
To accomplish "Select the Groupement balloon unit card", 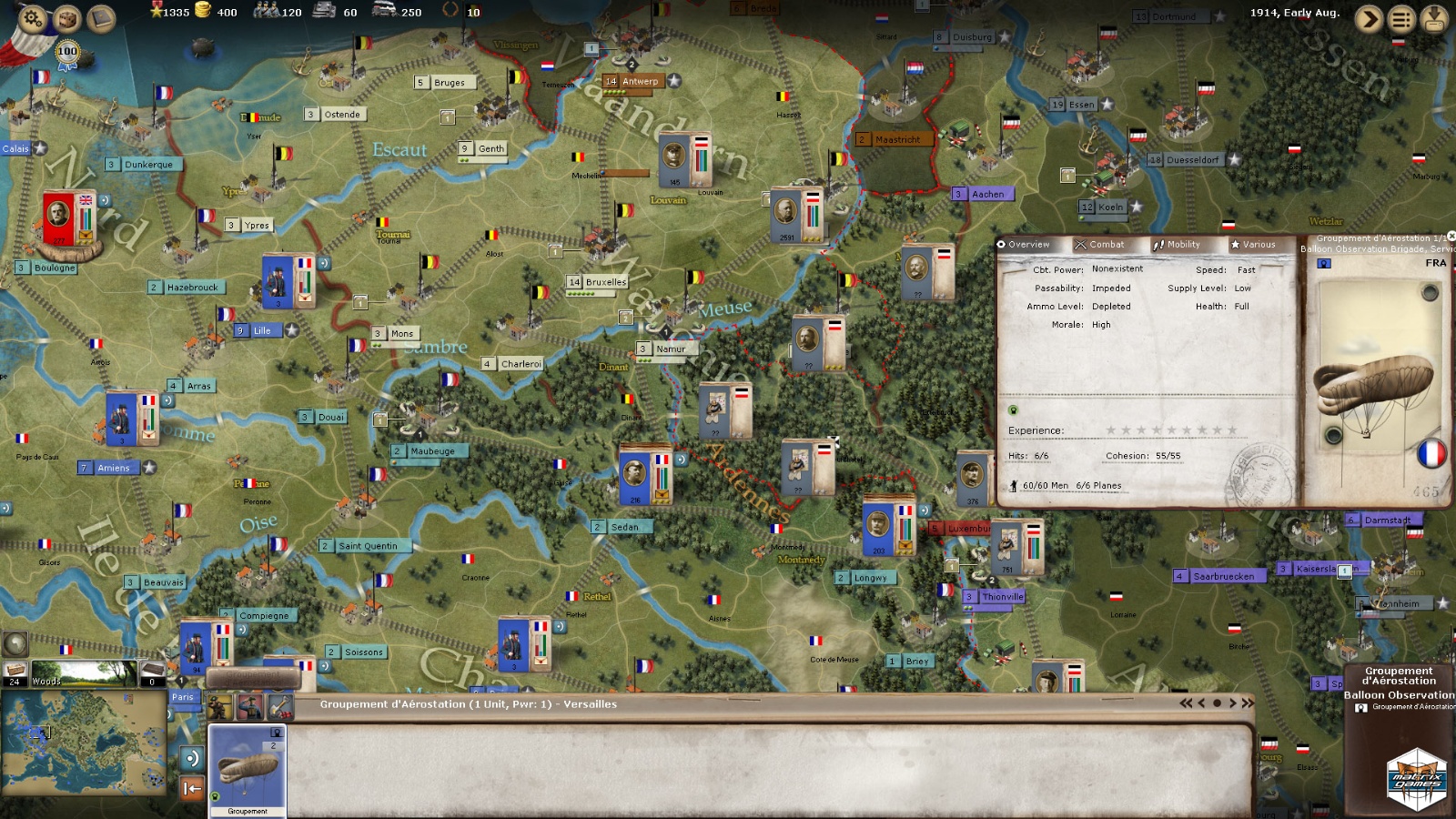I will [x=248, y=770].
